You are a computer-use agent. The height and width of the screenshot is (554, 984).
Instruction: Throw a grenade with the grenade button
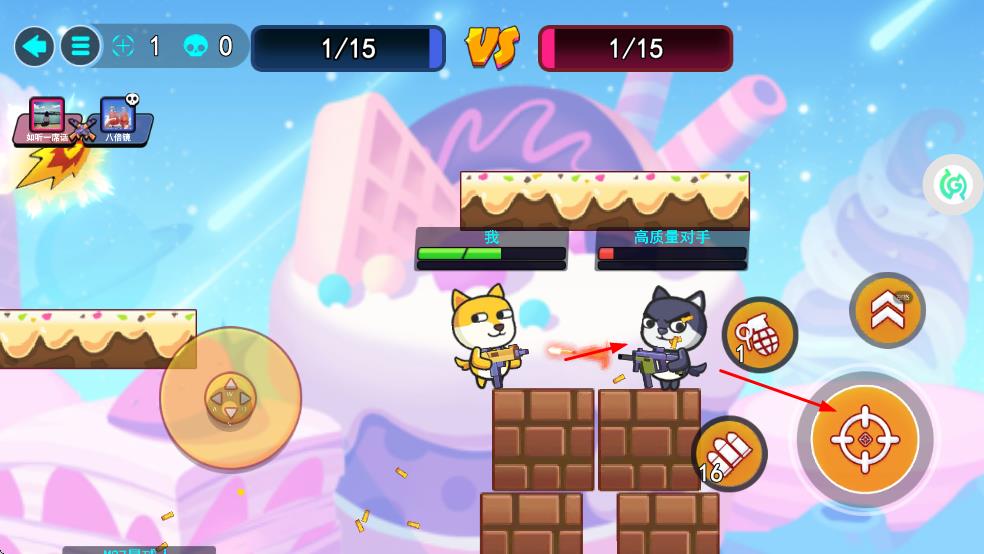tap(760, 335)
